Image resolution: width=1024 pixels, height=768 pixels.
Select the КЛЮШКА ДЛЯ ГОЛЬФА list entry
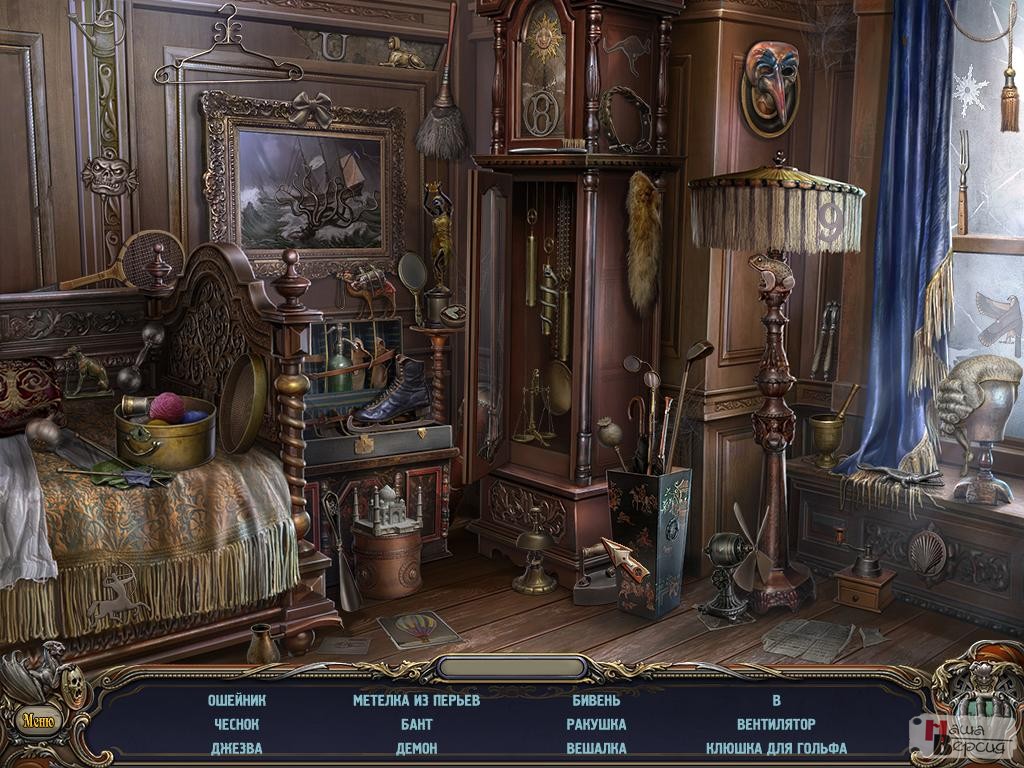(x=776, y=748)
